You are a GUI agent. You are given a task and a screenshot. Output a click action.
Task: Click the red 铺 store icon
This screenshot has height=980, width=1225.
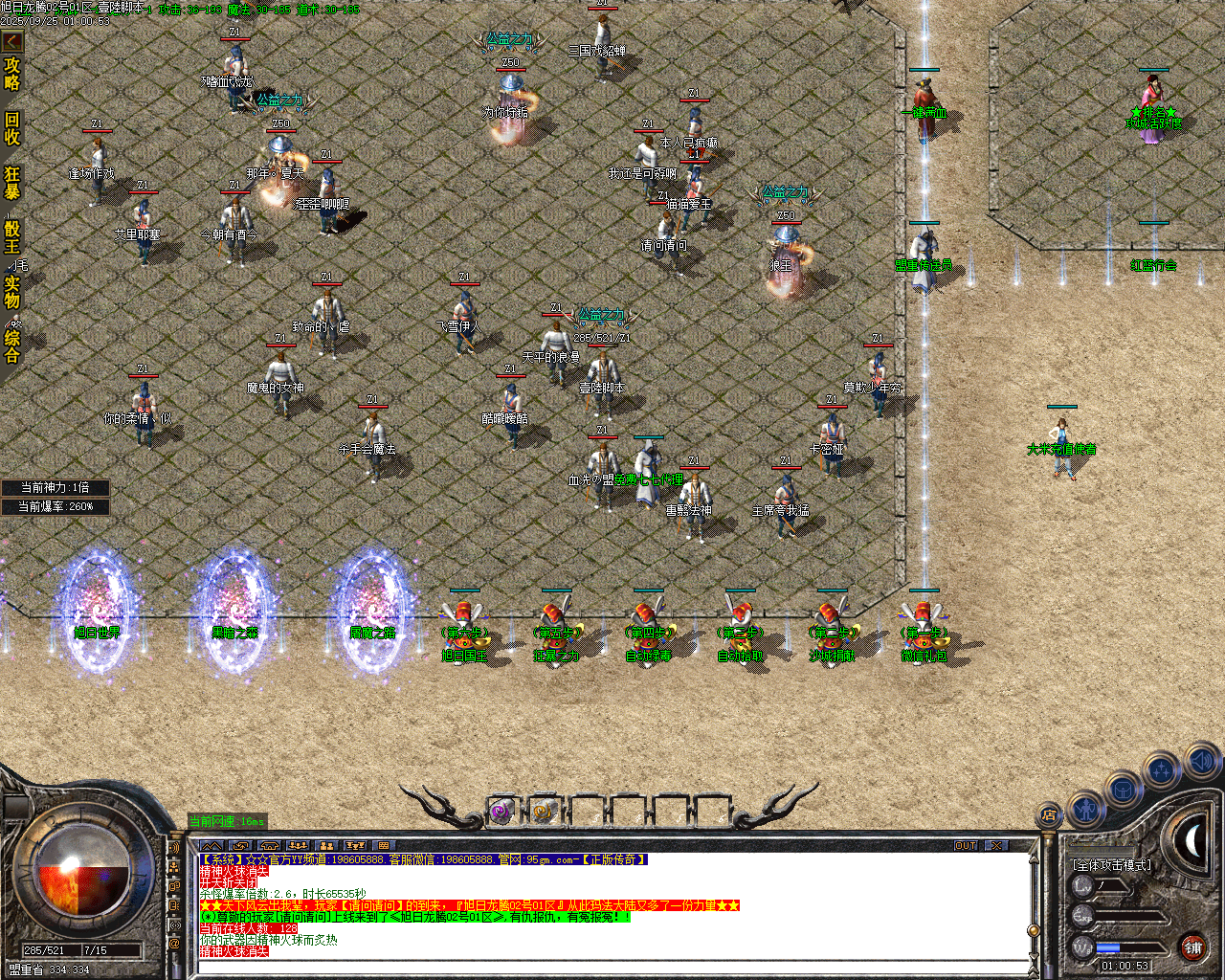pos(1193,947)
